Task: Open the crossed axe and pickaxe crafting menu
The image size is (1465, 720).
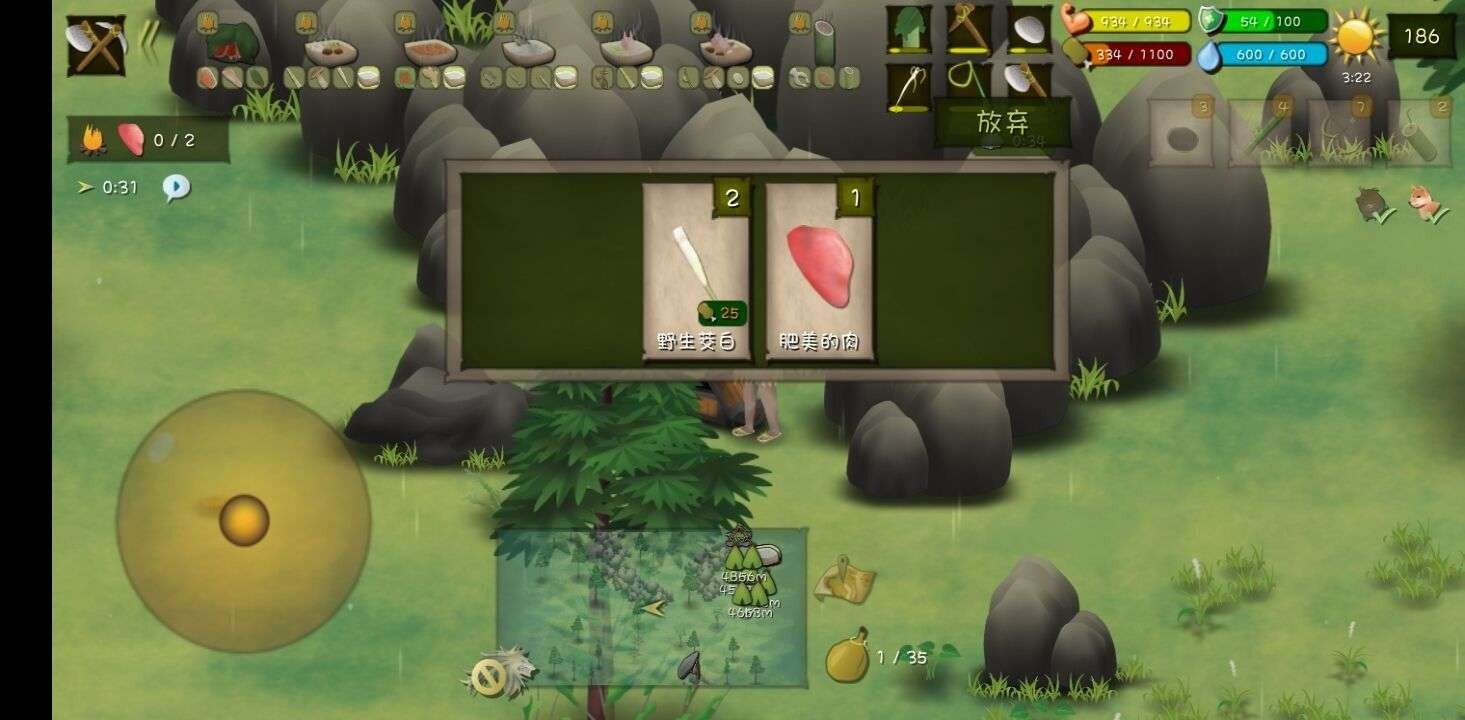Action: click(96, 45)
